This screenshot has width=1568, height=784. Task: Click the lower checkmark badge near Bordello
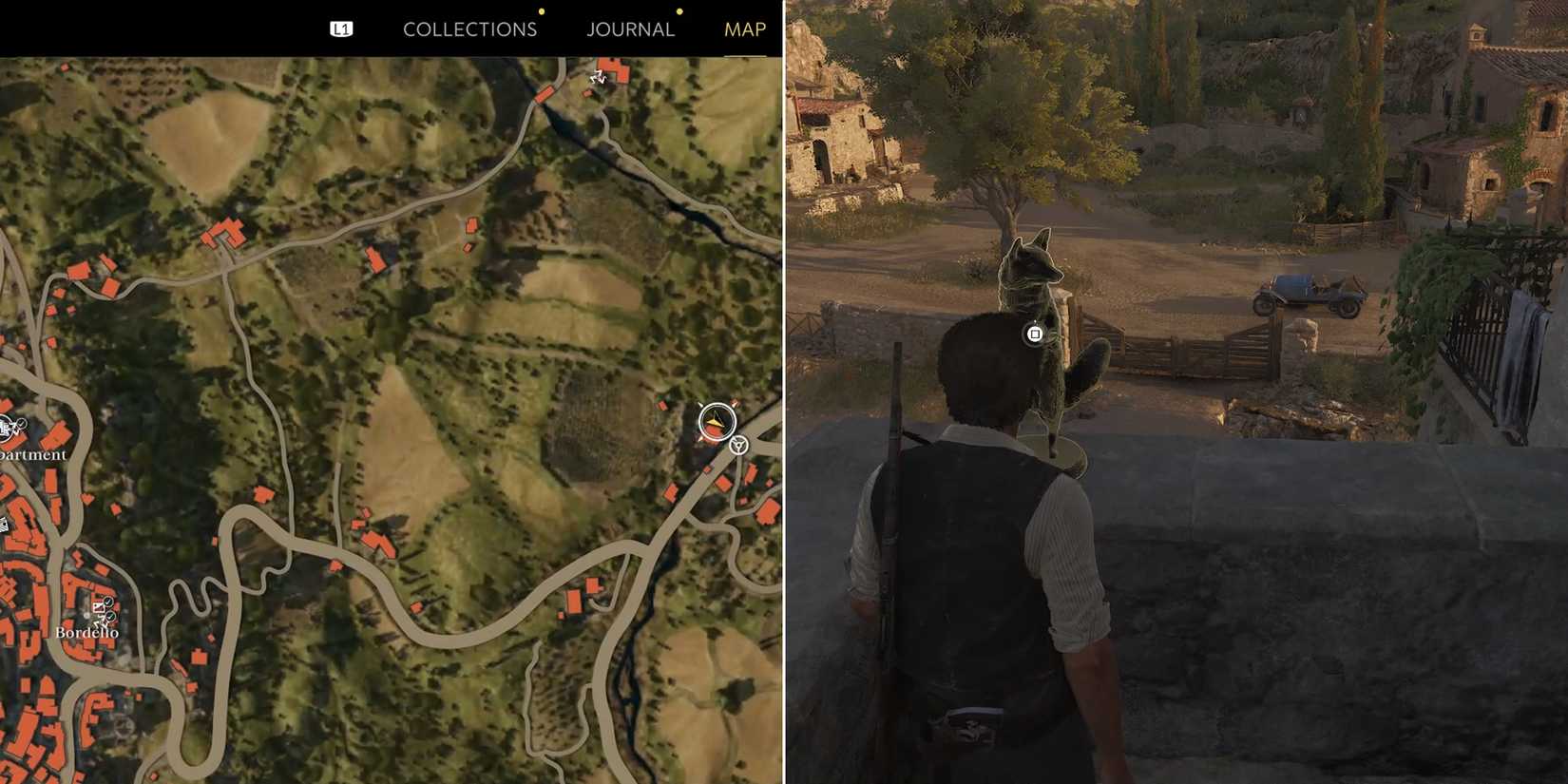pyautogui.click(x=109, y=617)
